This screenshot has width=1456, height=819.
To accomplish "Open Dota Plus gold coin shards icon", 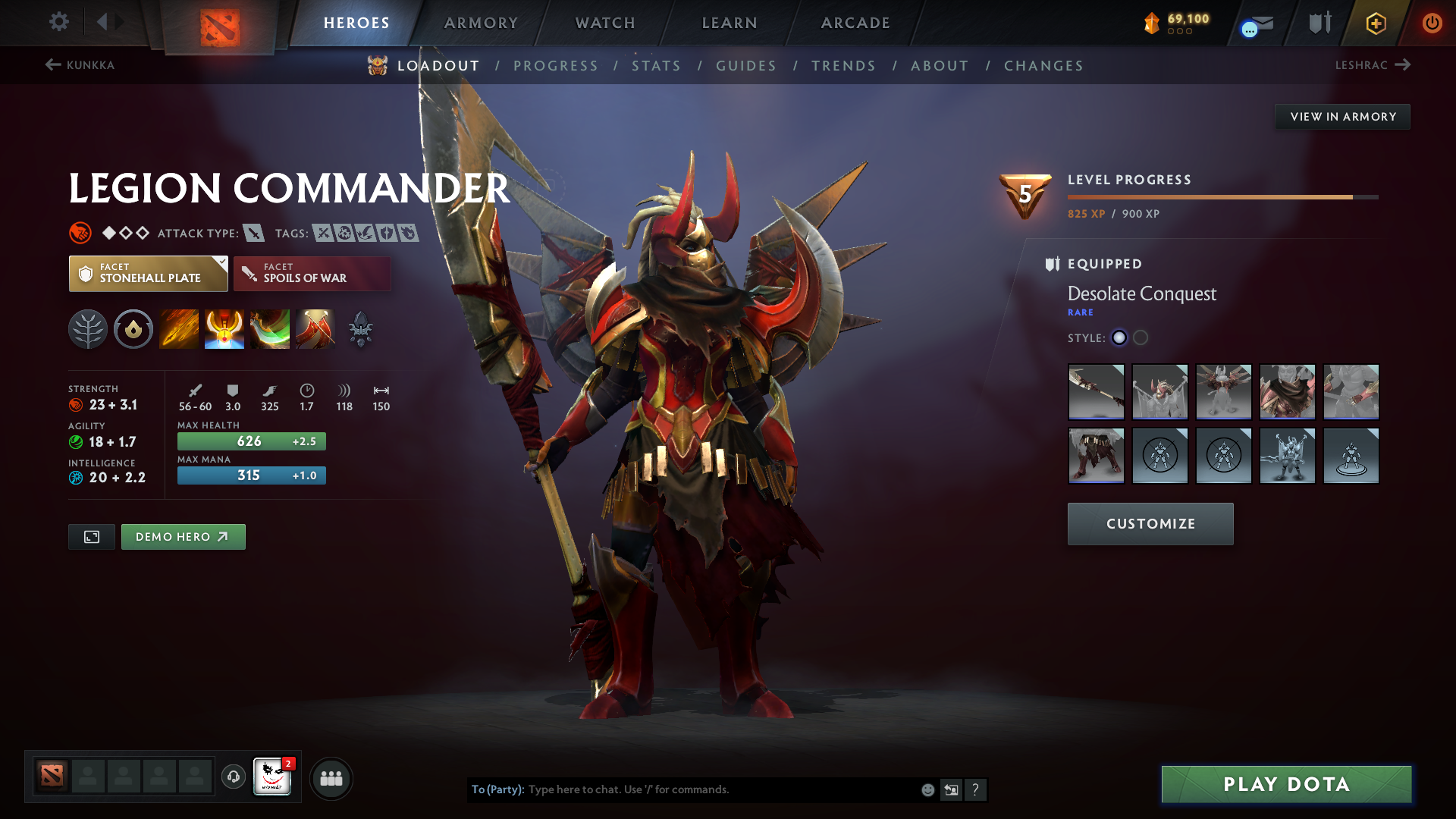I will 1152,23.
